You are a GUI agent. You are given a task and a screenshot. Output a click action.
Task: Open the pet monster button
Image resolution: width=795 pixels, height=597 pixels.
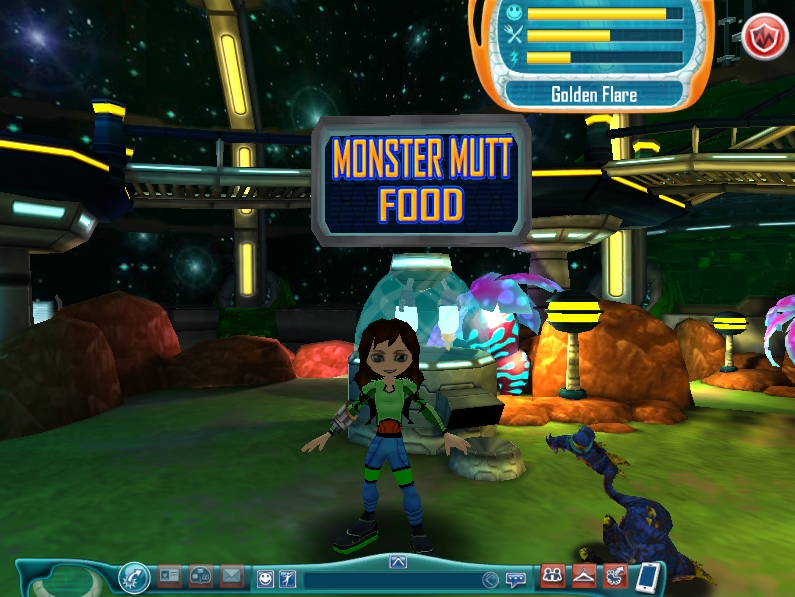[x=615, y=576]
